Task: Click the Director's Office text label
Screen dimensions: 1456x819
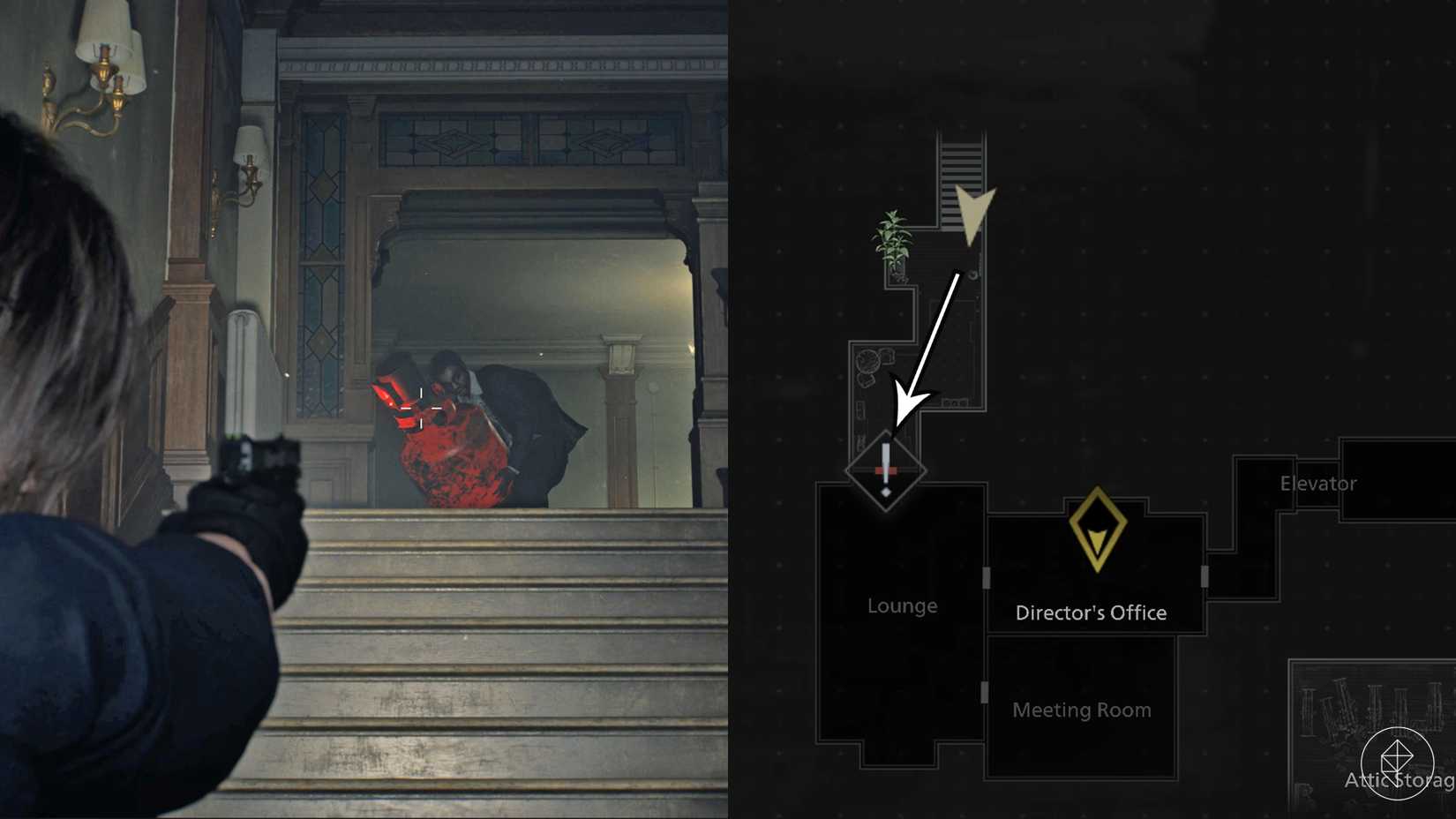Action: (x=1091, y=612)
